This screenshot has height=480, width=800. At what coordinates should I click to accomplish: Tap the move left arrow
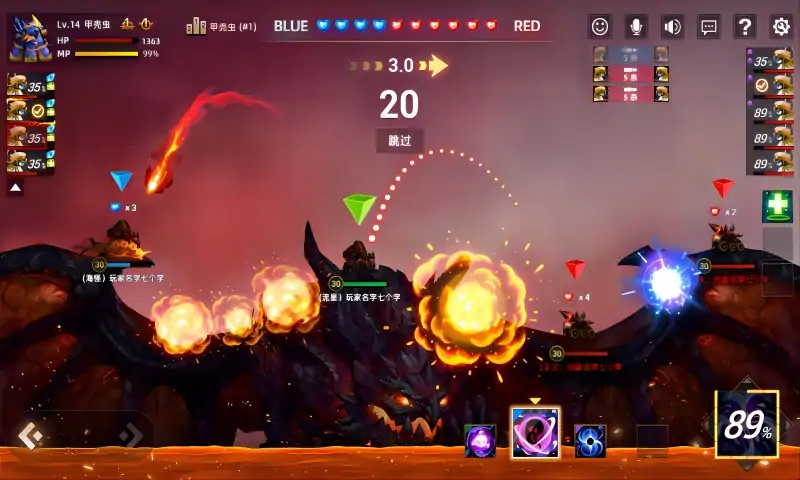[30, 434]
